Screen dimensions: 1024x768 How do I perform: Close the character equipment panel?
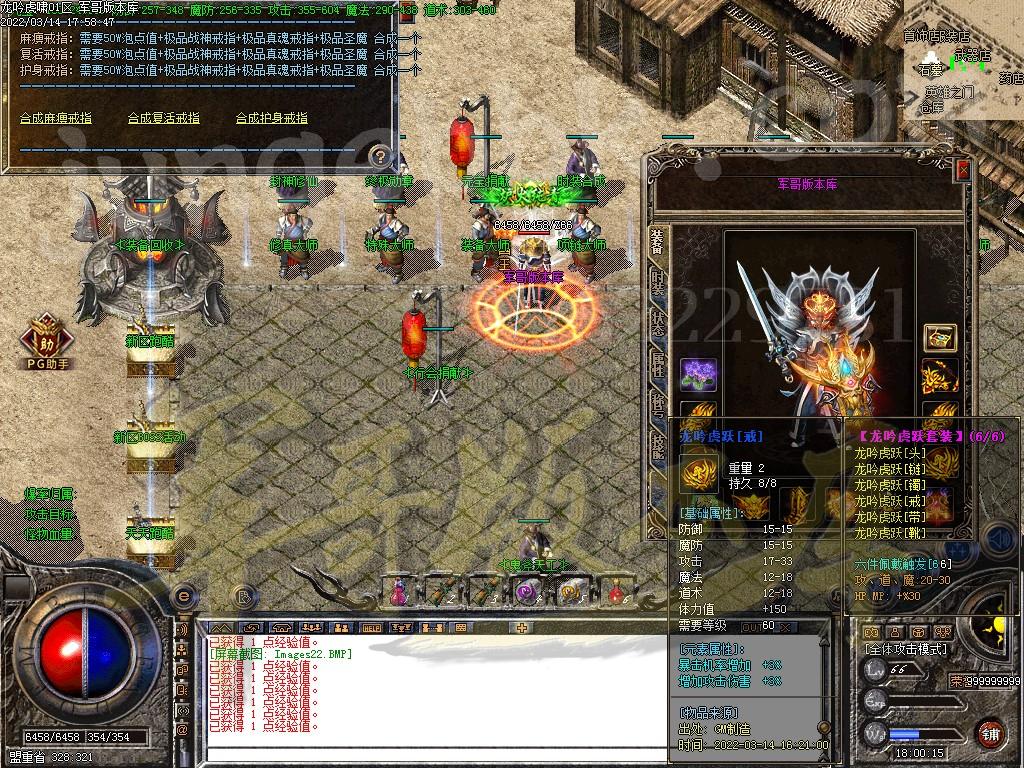(963, 171)
